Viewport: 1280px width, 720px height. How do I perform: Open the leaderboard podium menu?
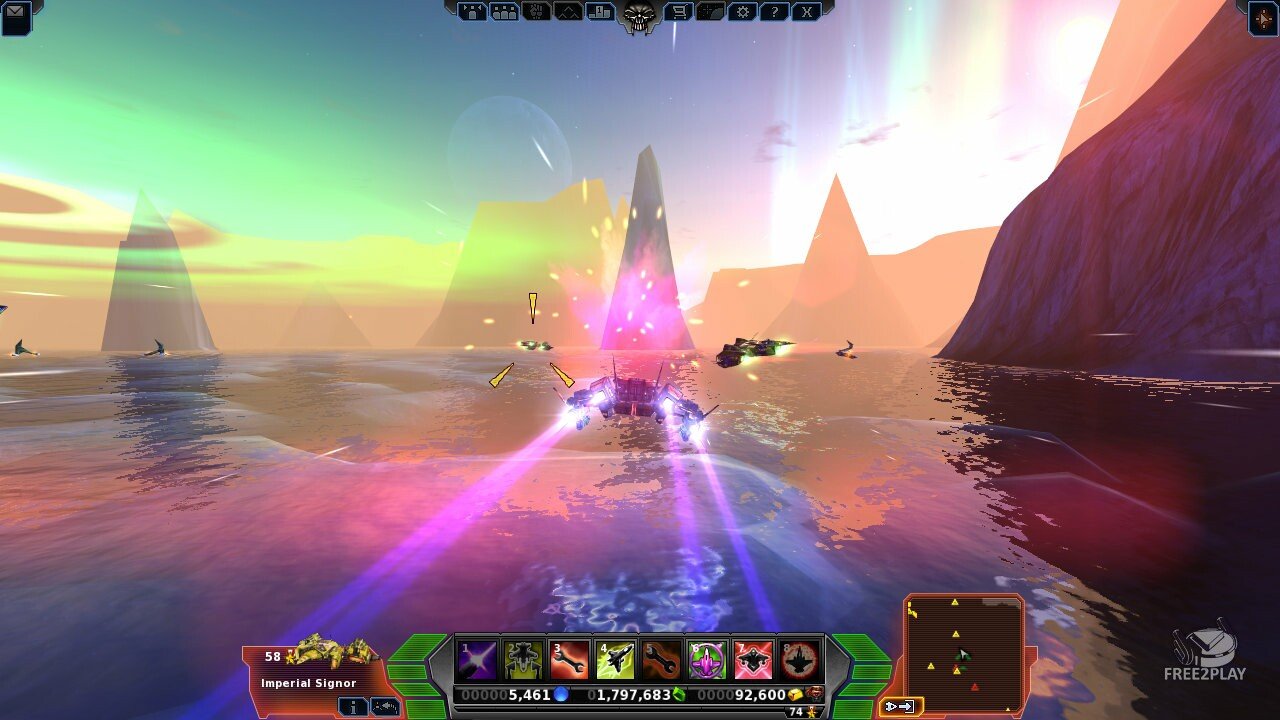(601, 12)
